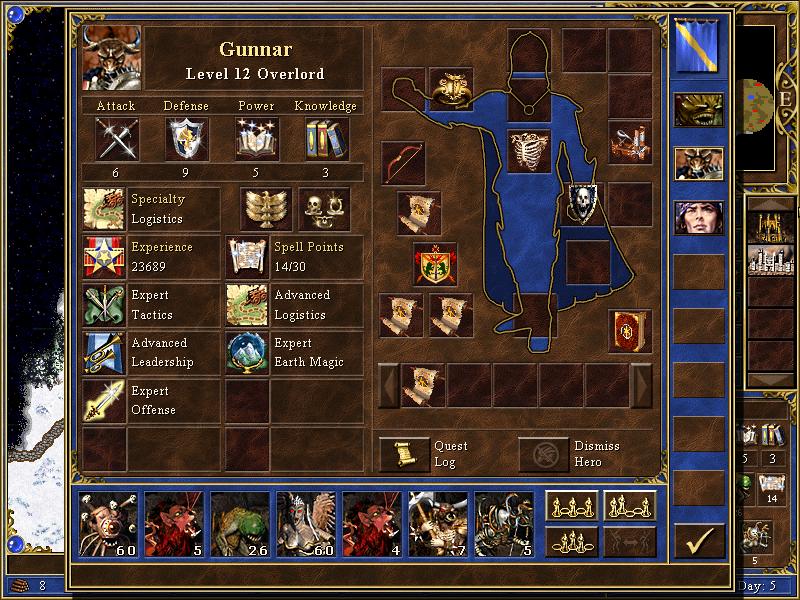The width and height of the screenshot is (800, 600).
Task: Open the red spell book
Action: [x=630, y=330]
